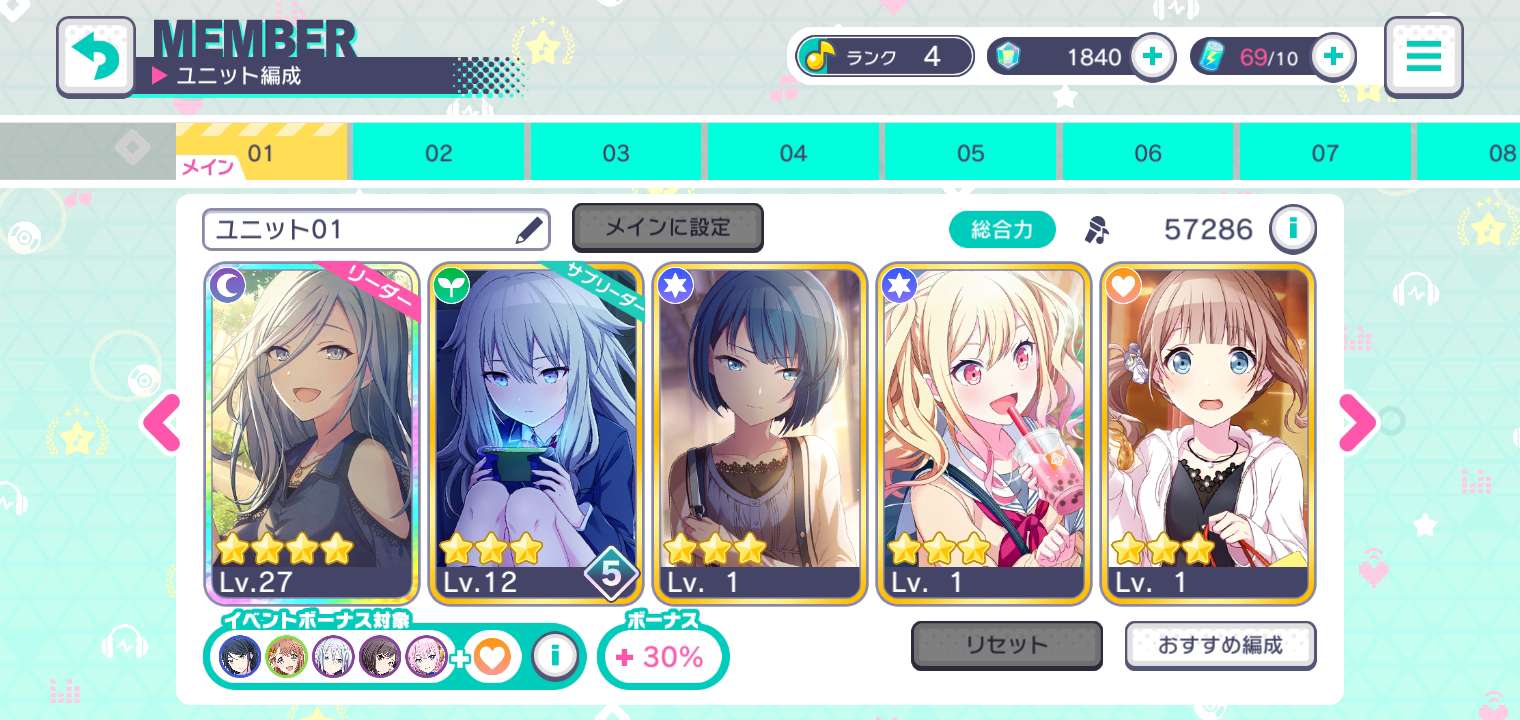Use おすすめ編成 recommended formation
The image size is (1520, 720).
(1220, 645)
